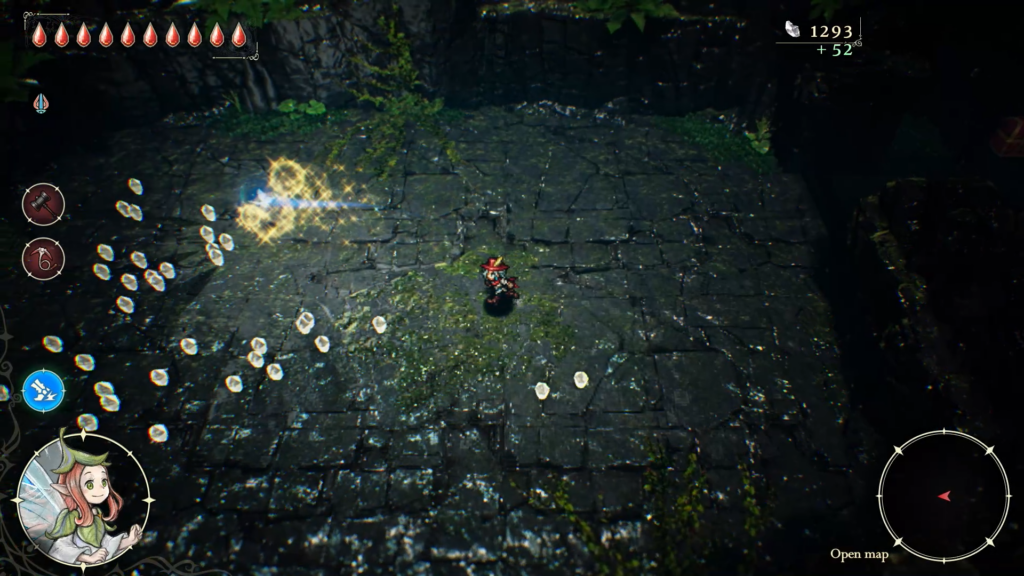
Task: Click the circular minimap
Action: pos(944,496)
